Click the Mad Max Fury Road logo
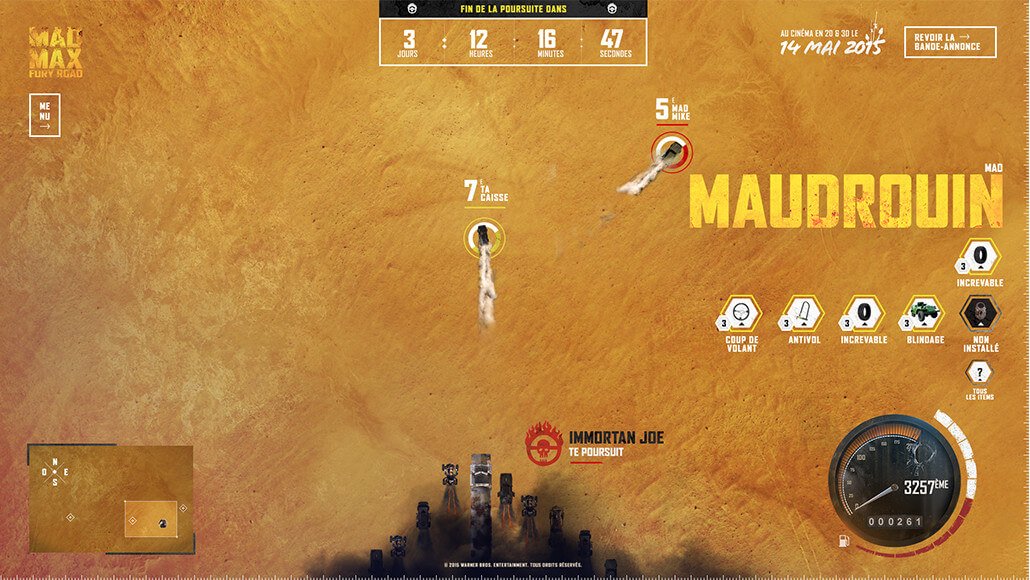This screenshot has width=1030, height=580. (x=56, y=52)
